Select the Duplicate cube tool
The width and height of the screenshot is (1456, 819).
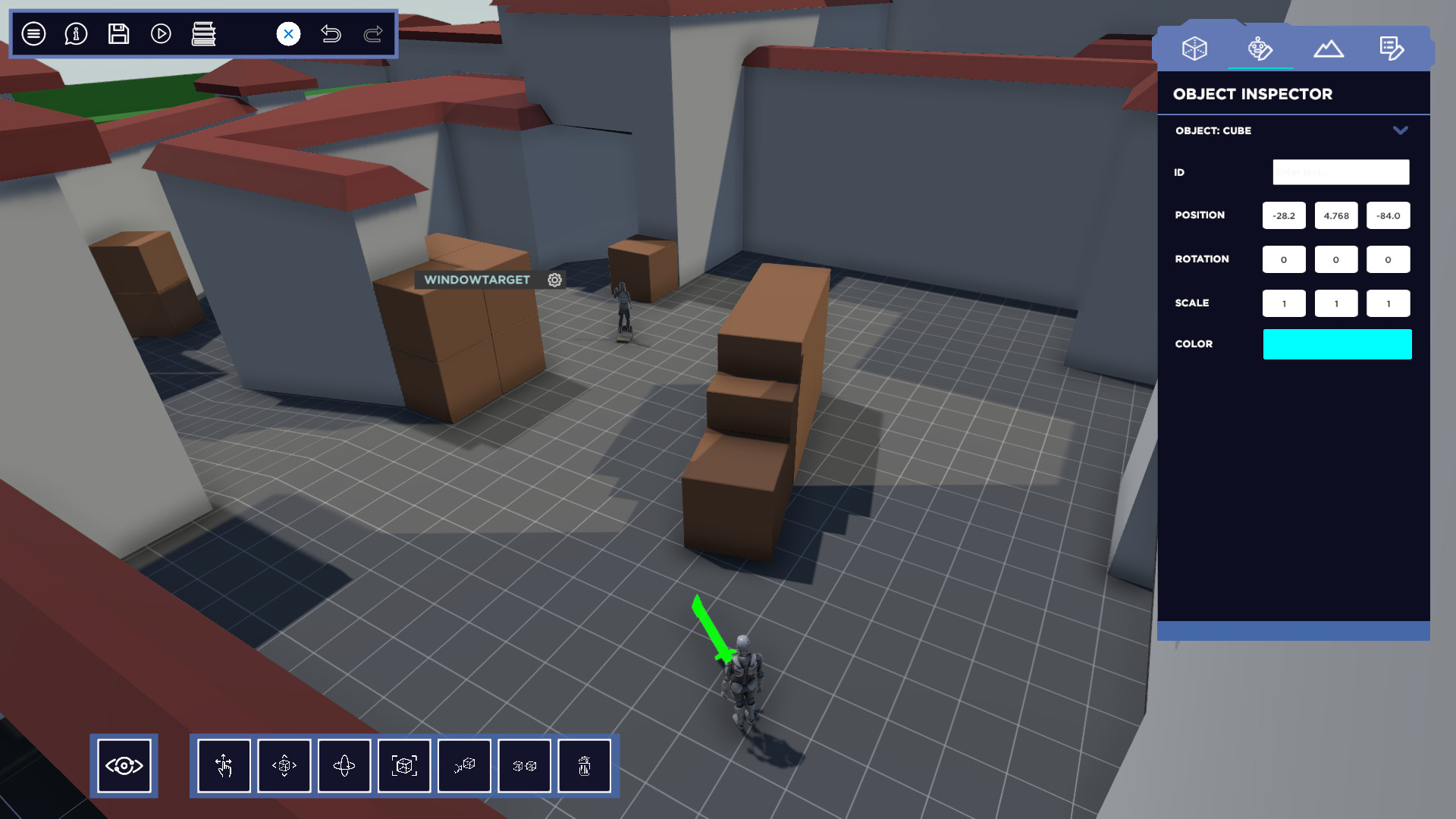pos(524,766)
